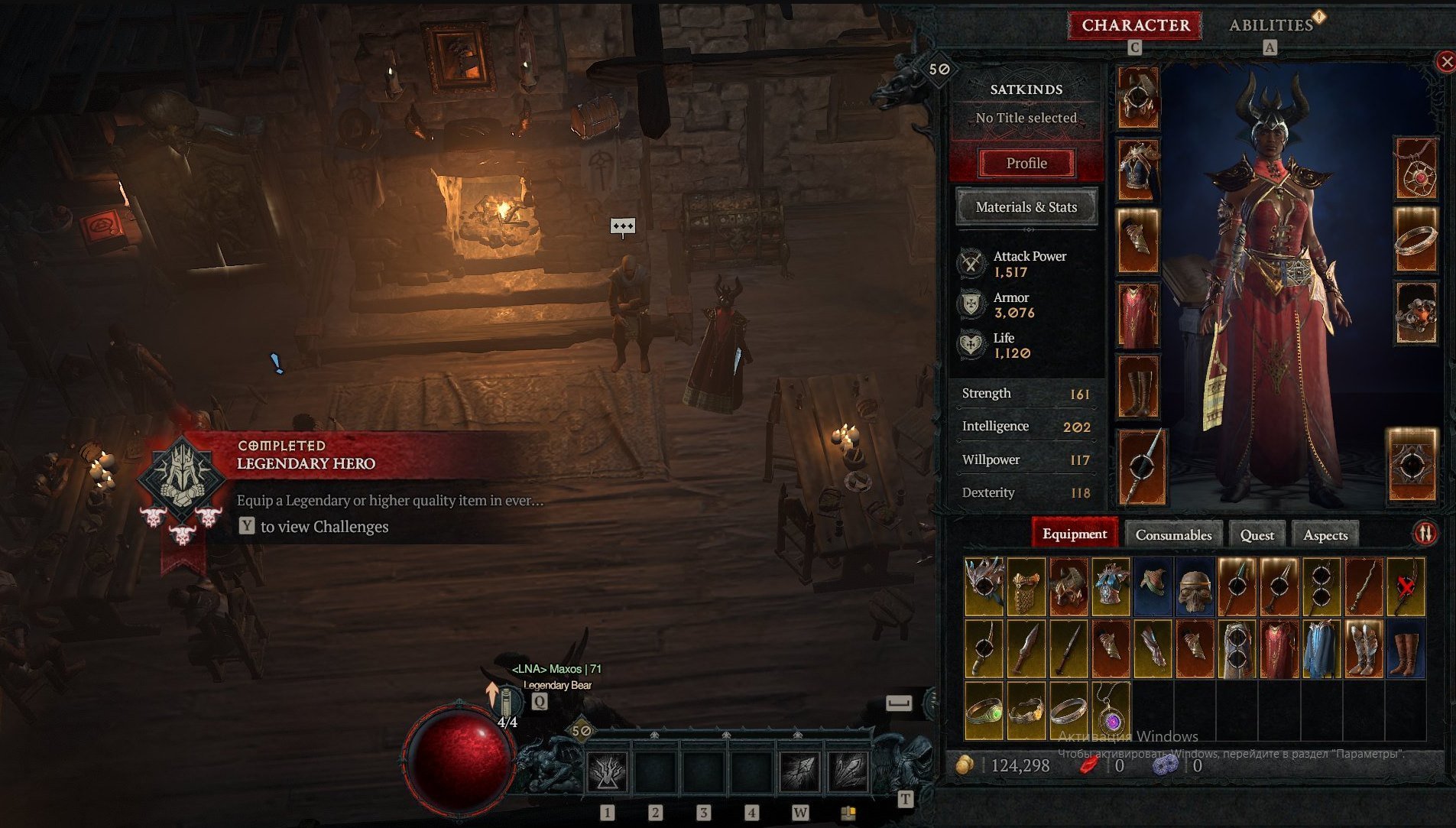1456x828 pixels.
Task: Open the Aspects inventory tab
Action: tap(1325, 534)
